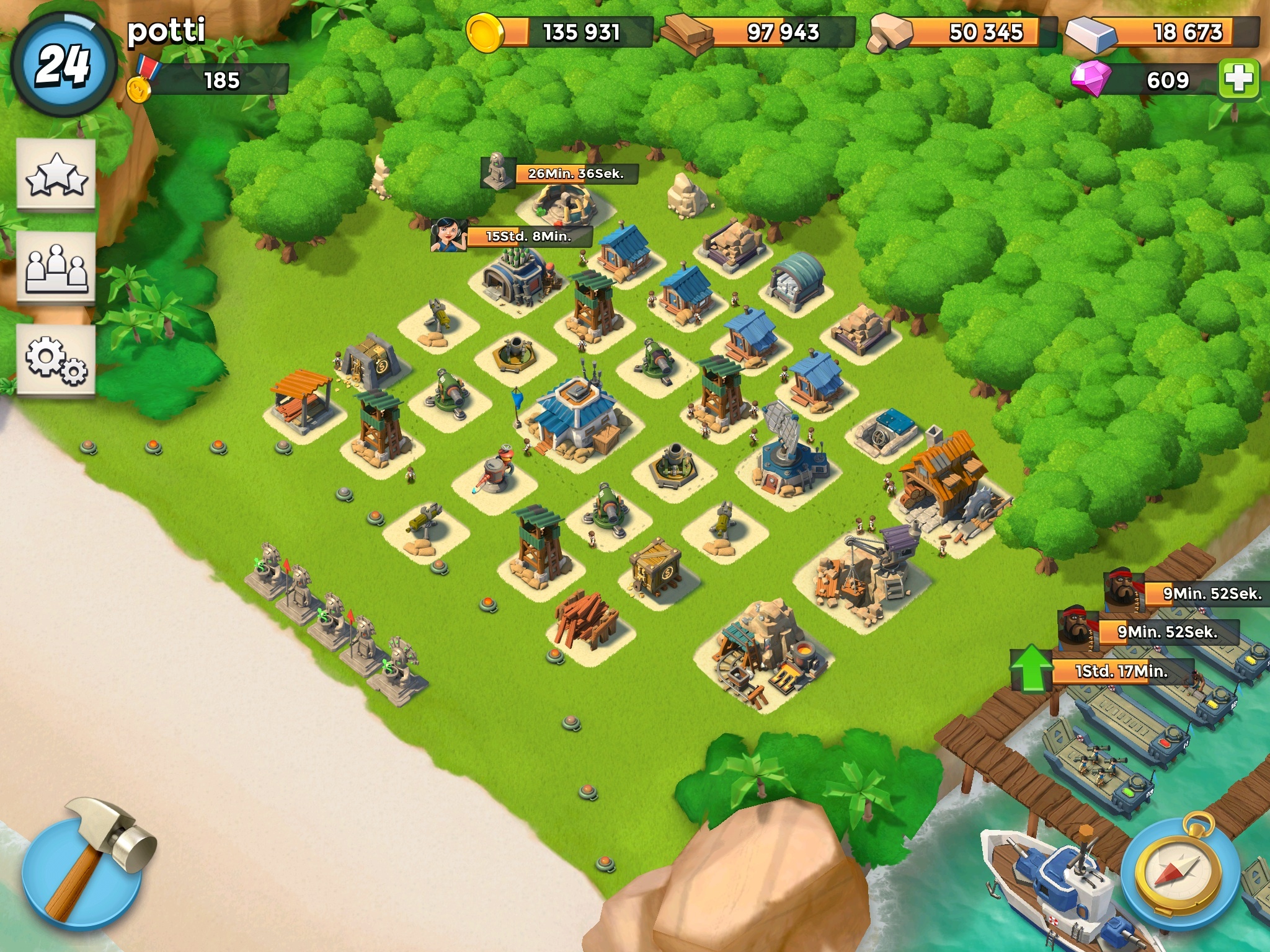Click the level 24 experience badge
1270x952 pixels.
[63, 65]
